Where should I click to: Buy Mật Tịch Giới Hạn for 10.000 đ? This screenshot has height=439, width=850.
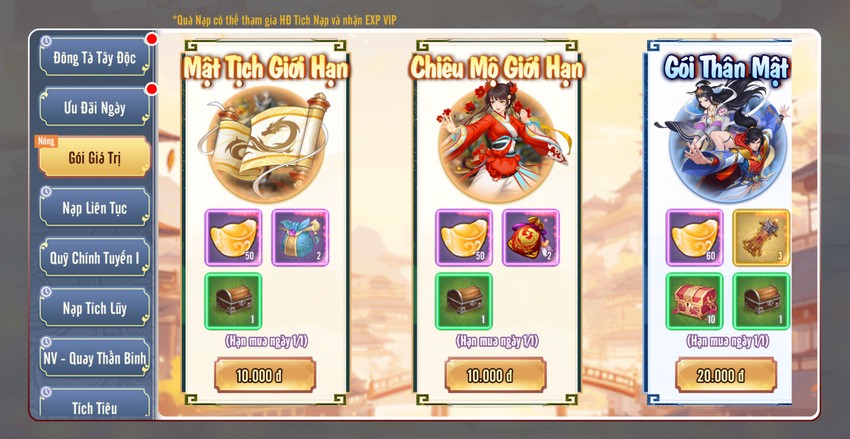[x=265, y=376]
